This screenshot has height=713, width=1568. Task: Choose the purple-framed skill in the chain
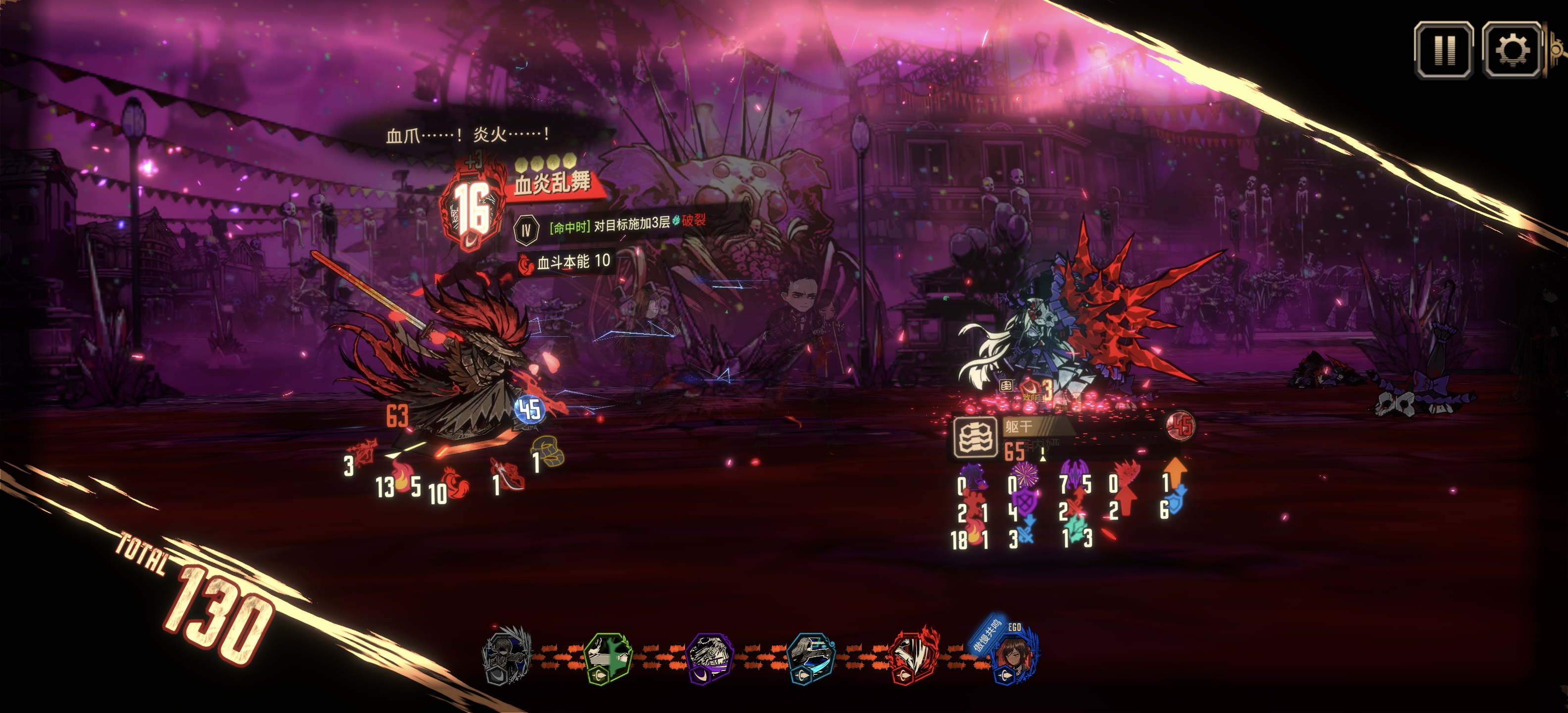pos(709,658)
